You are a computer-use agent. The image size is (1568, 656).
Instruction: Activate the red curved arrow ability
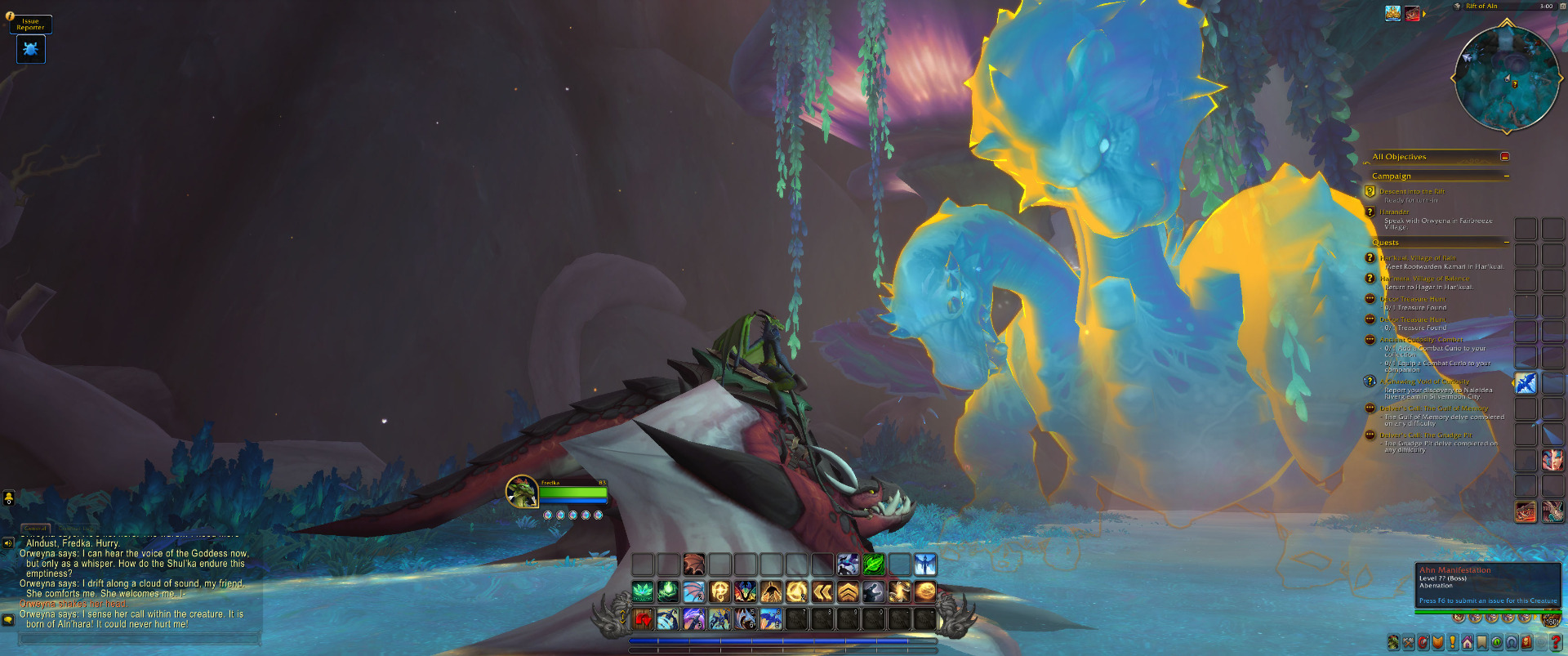644,620
